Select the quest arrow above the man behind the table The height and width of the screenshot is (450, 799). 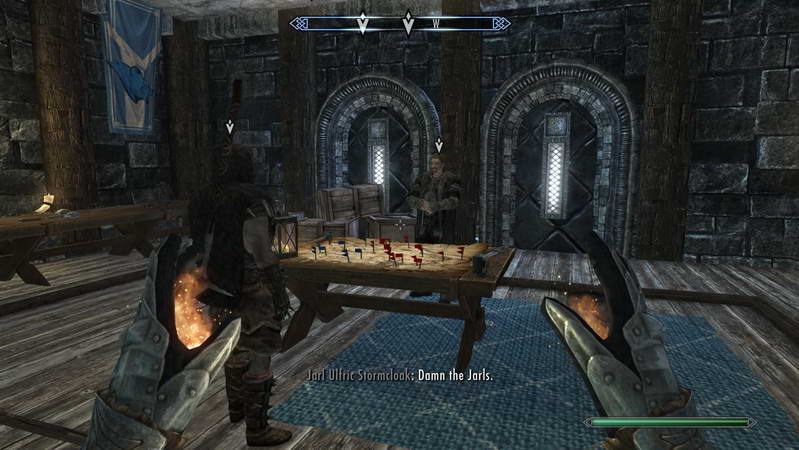point(438,146)
